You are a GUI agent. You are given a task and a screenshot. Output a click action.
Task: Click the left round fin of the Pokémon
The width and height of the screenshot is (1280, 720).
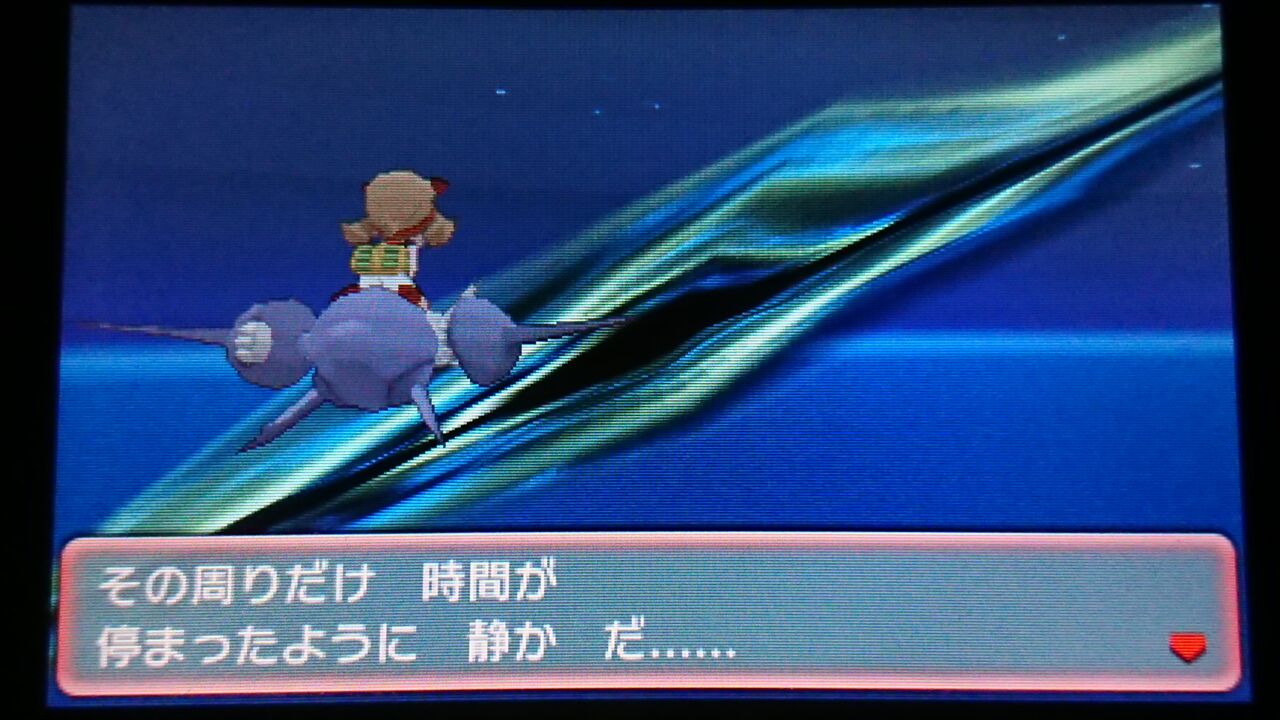coord(270,340)
